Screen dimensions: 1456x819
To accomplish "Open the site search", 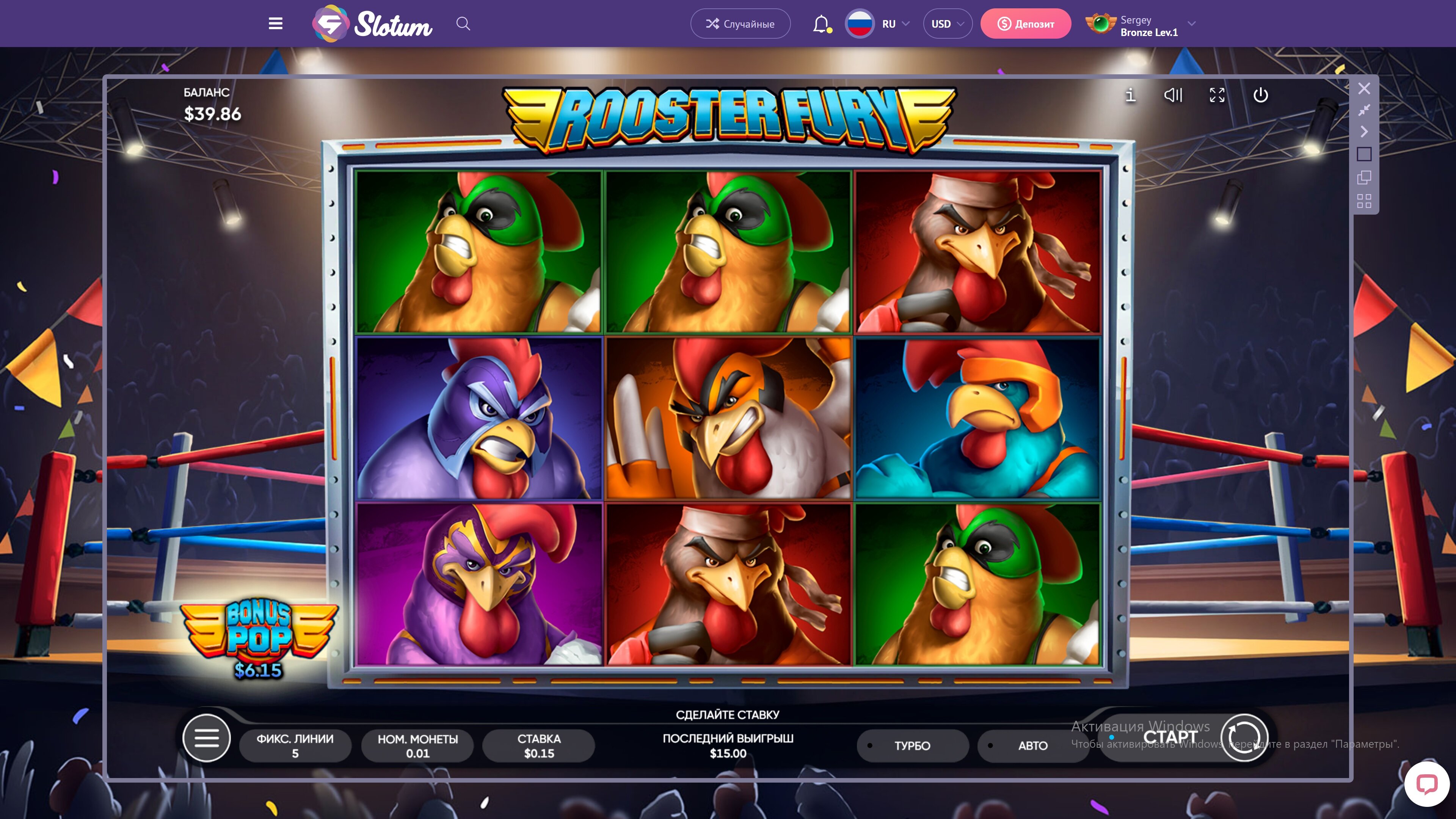I will pyautogui.click(x=463, y=24).
